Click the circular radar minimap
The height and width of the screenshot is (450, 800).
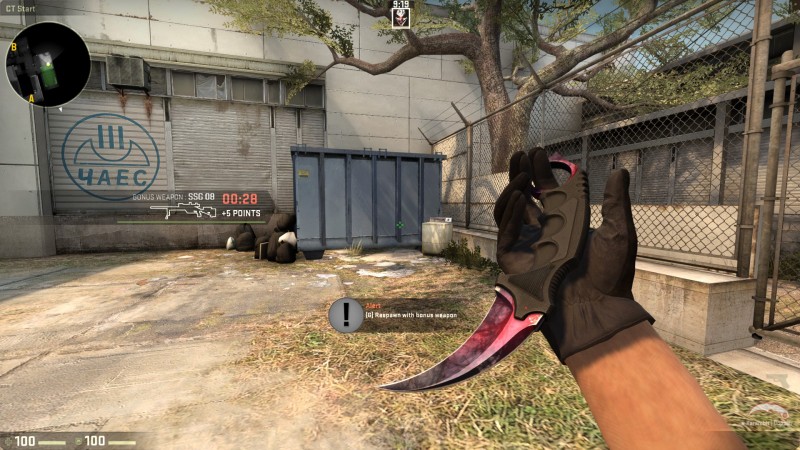48,64
